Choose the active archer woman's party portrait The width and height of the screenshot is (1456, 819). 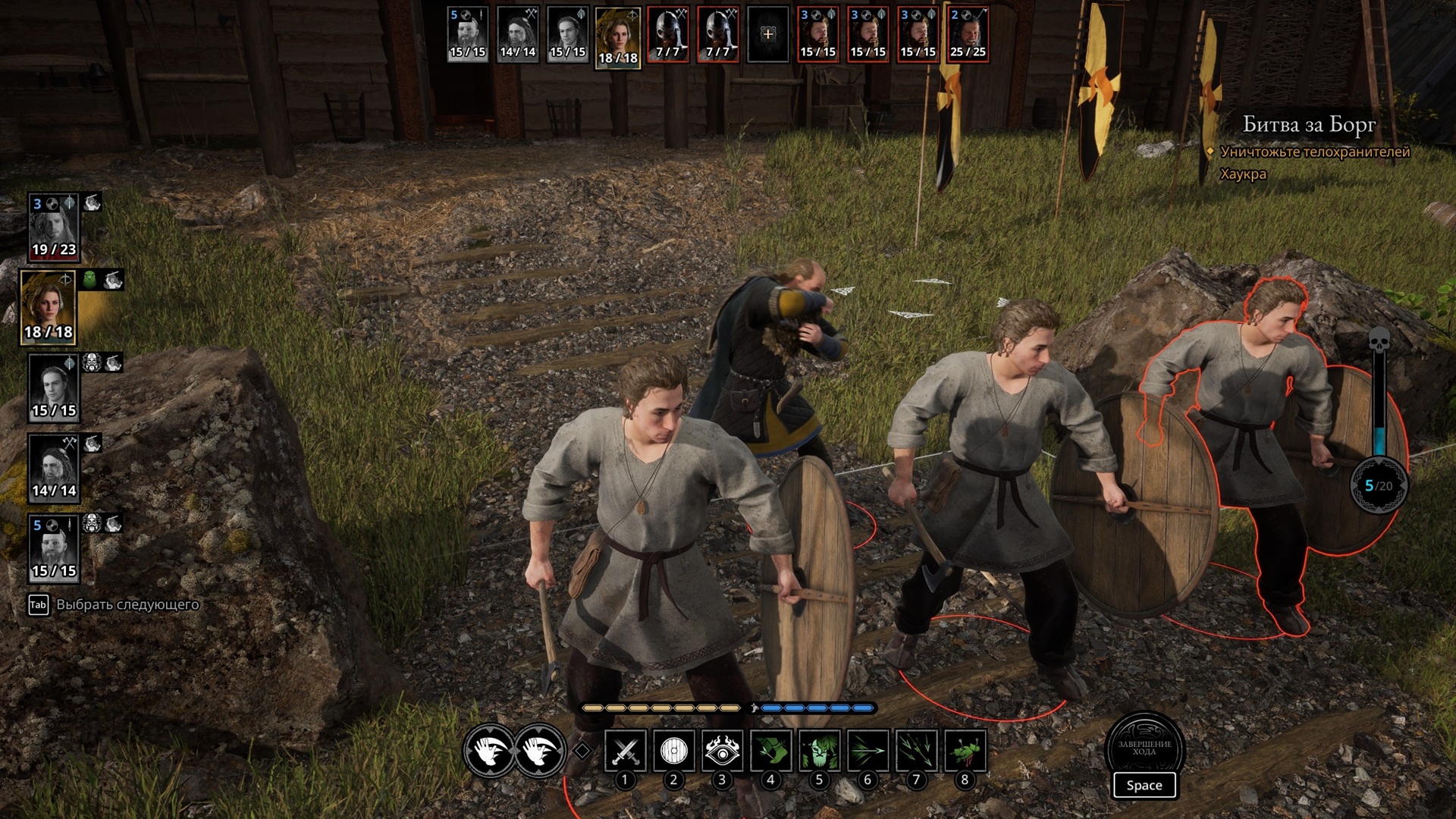pos(49,307)
